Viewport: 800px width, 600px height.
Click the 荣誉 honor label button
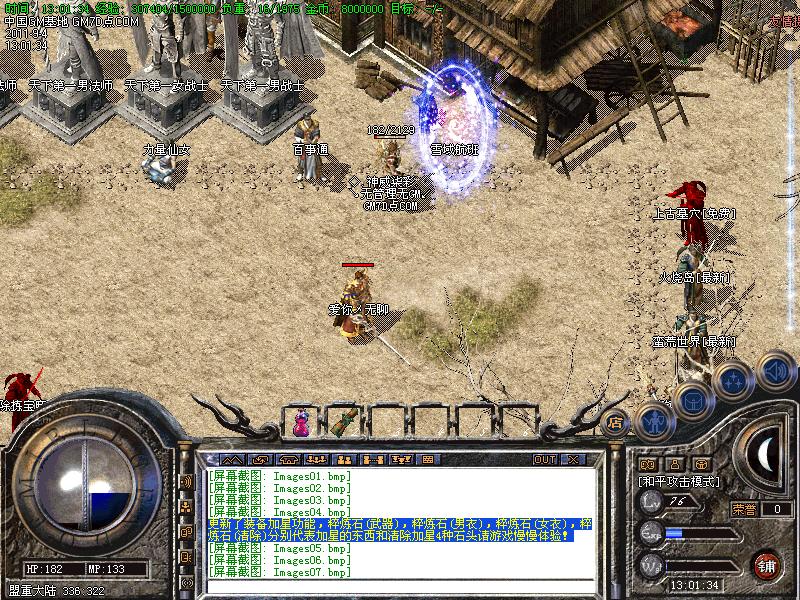tap(744, 509)
